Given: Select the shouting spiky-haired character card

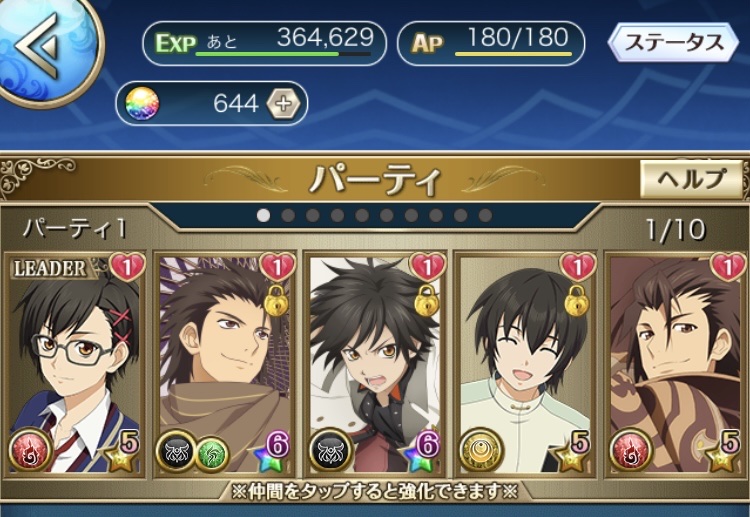Looking at the screenshot, I should point(375,365).
